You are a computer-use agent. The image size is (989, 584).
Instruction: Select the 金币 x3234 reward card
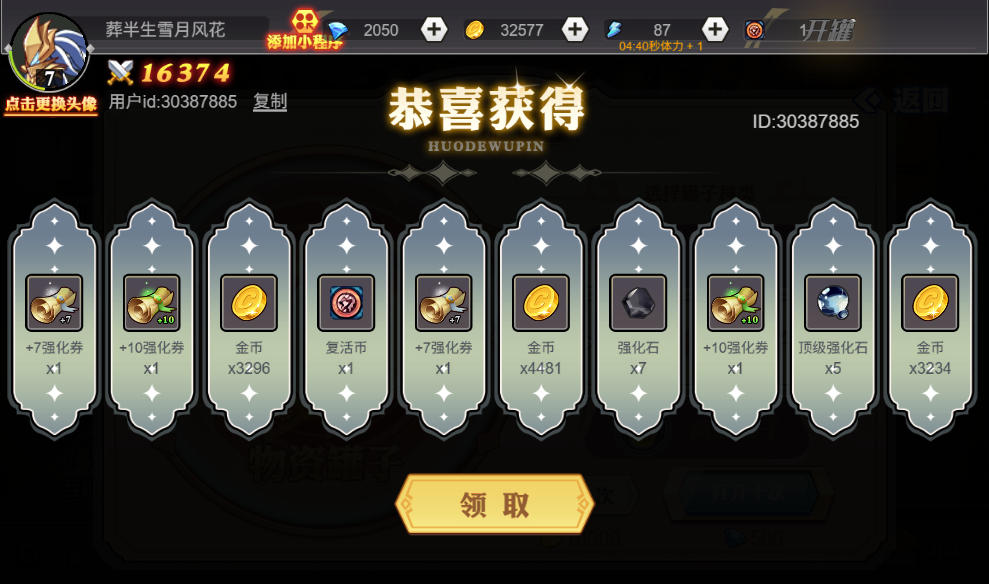(x=930, y=320)
